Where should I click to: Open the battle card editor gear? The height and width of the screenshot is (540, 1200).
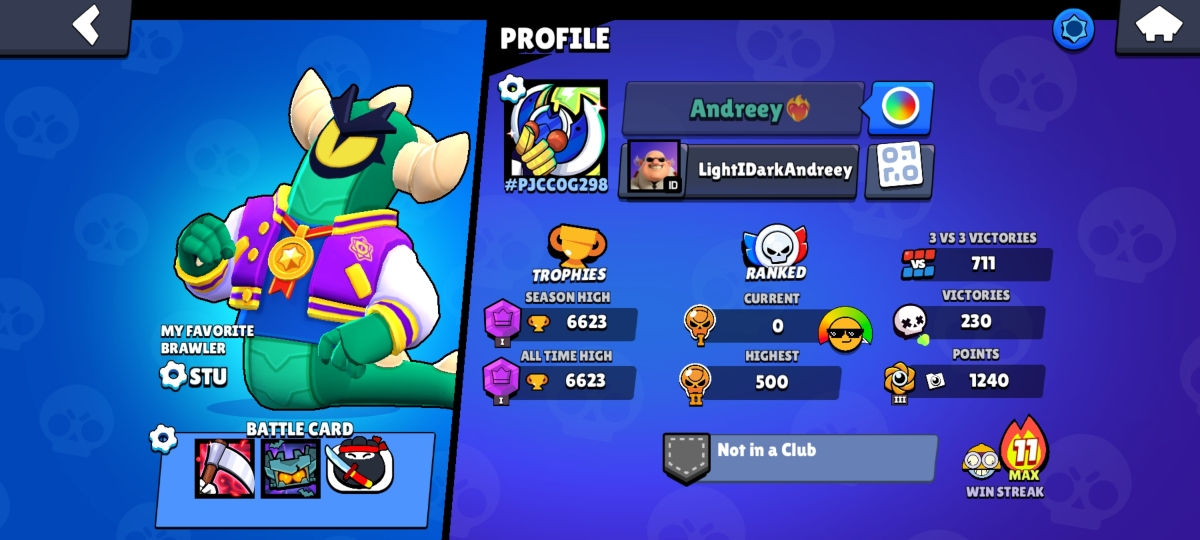(x=163, y=438)
